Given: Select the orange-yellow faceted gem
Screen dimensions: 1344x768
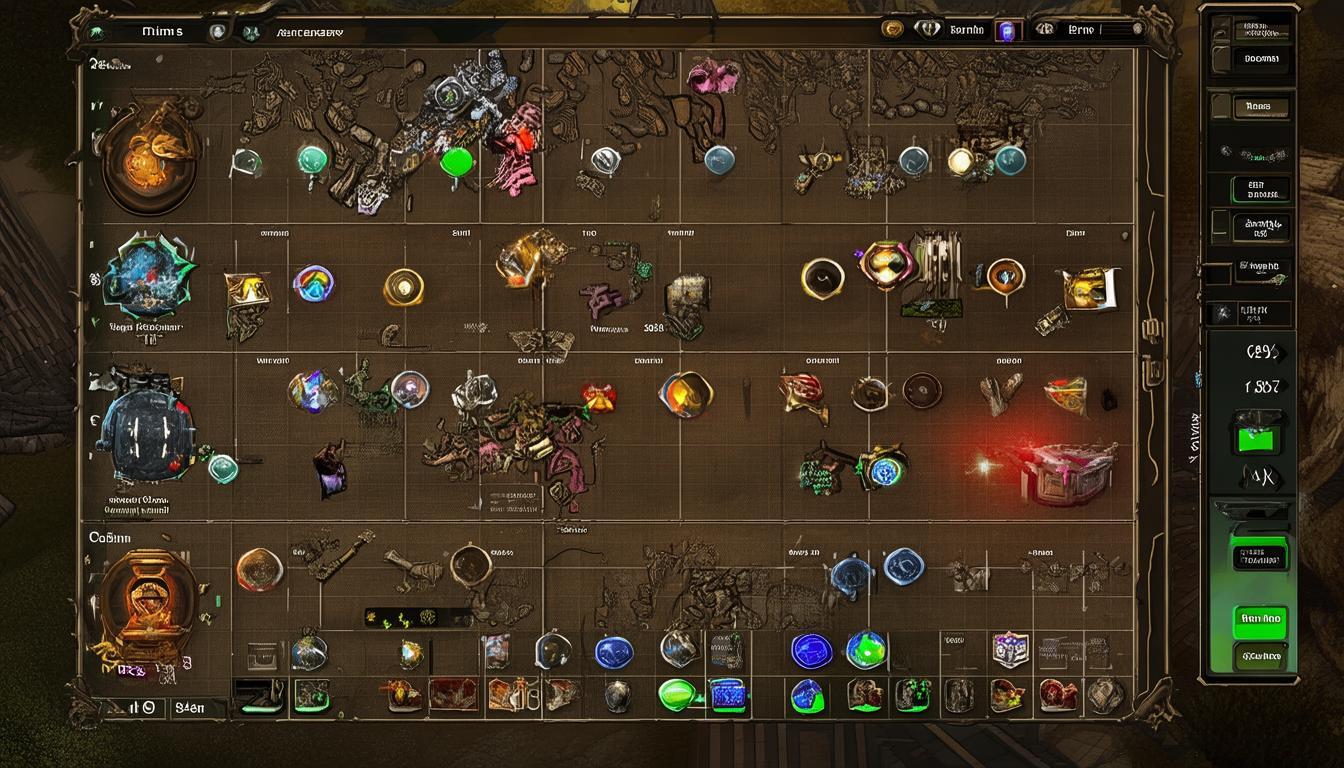Looking at the screenshot, I should click(x=686, y=394).
